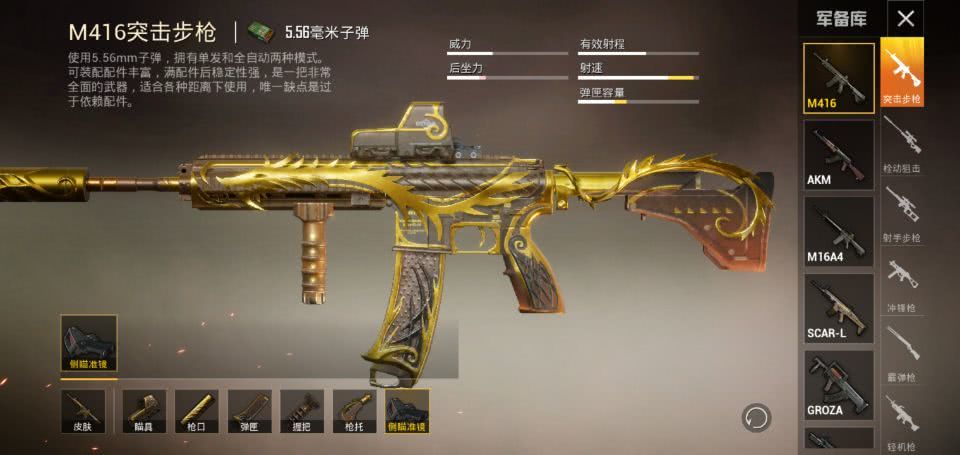
Task: Select the 握把 grip attachment slot
Action: [x=301, y=412]
